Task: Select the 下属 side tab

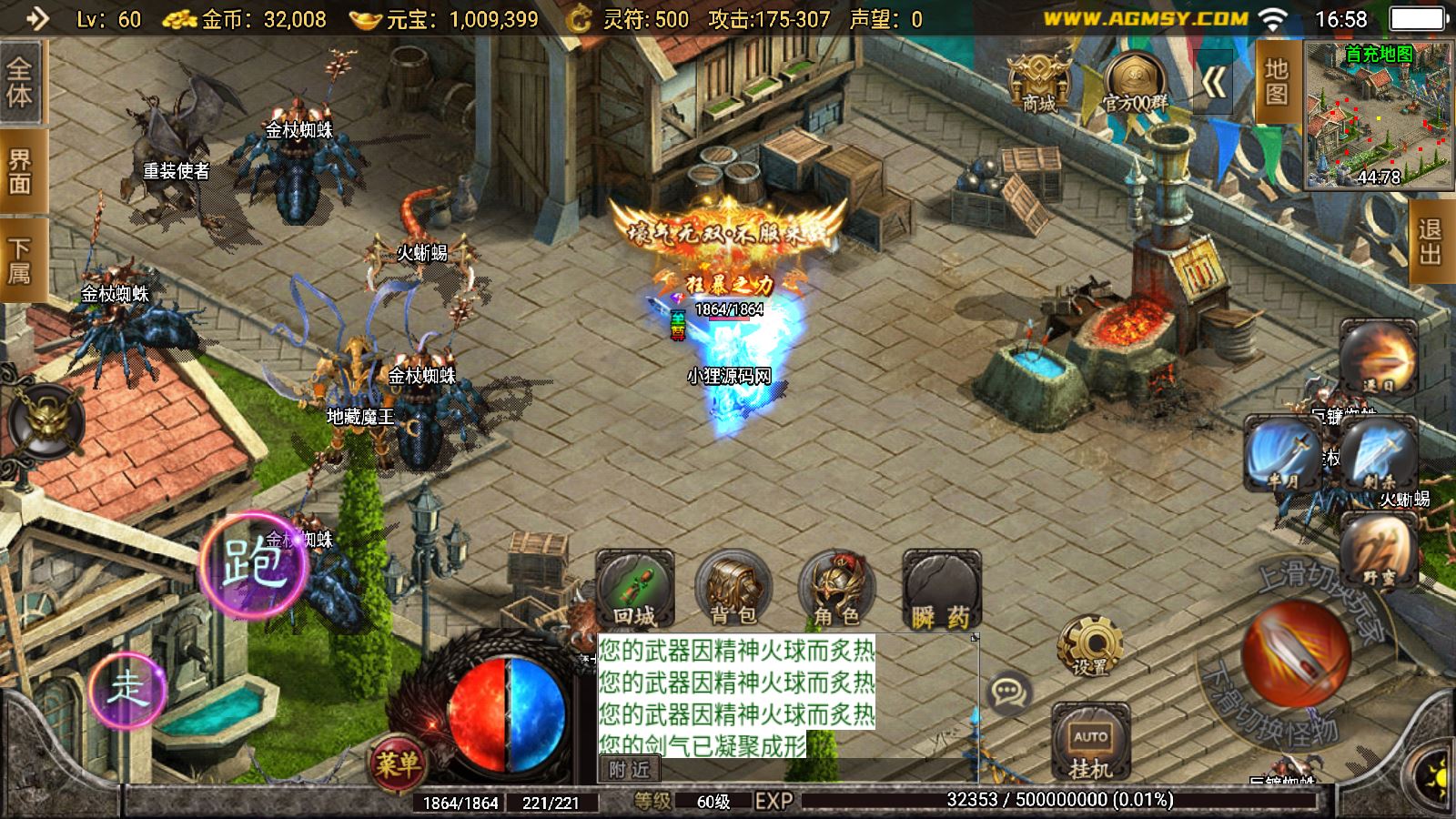Action: pyautogui.click(x=19, y=260)
